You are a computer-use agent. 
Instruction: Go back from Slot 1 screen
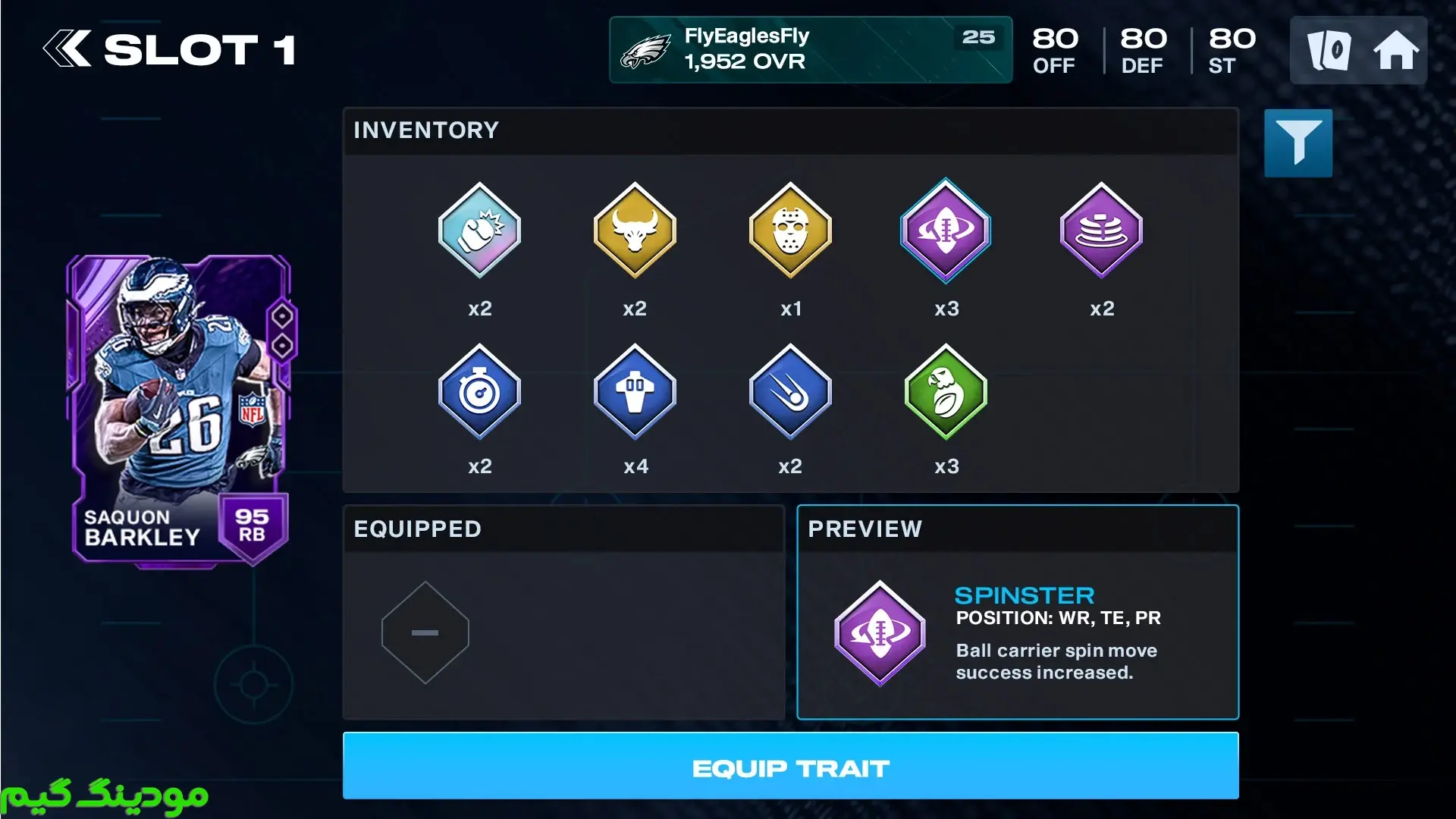coord(67,49)
